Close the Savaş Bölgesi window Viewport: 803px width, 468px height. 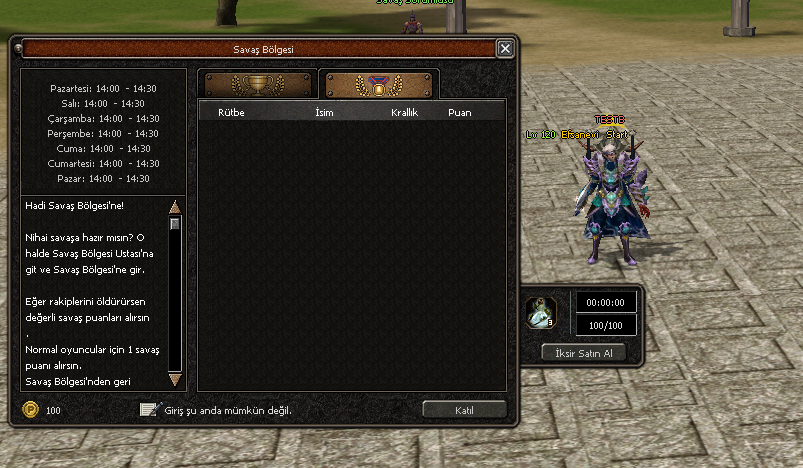[x=505, y=48]
